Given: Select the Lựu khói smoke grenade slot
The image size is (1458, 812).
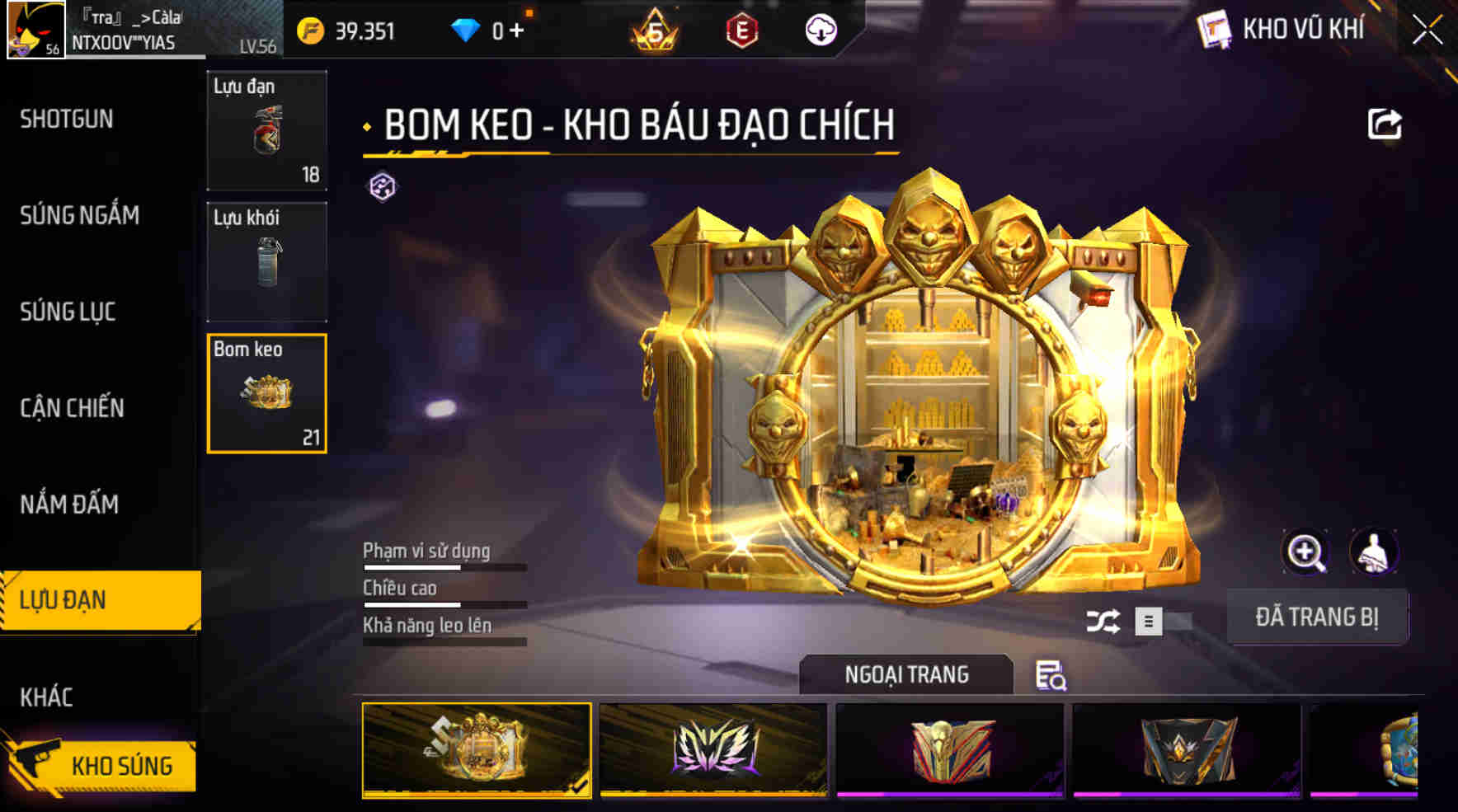Looking at the screenshot, I should coord(266,260).
